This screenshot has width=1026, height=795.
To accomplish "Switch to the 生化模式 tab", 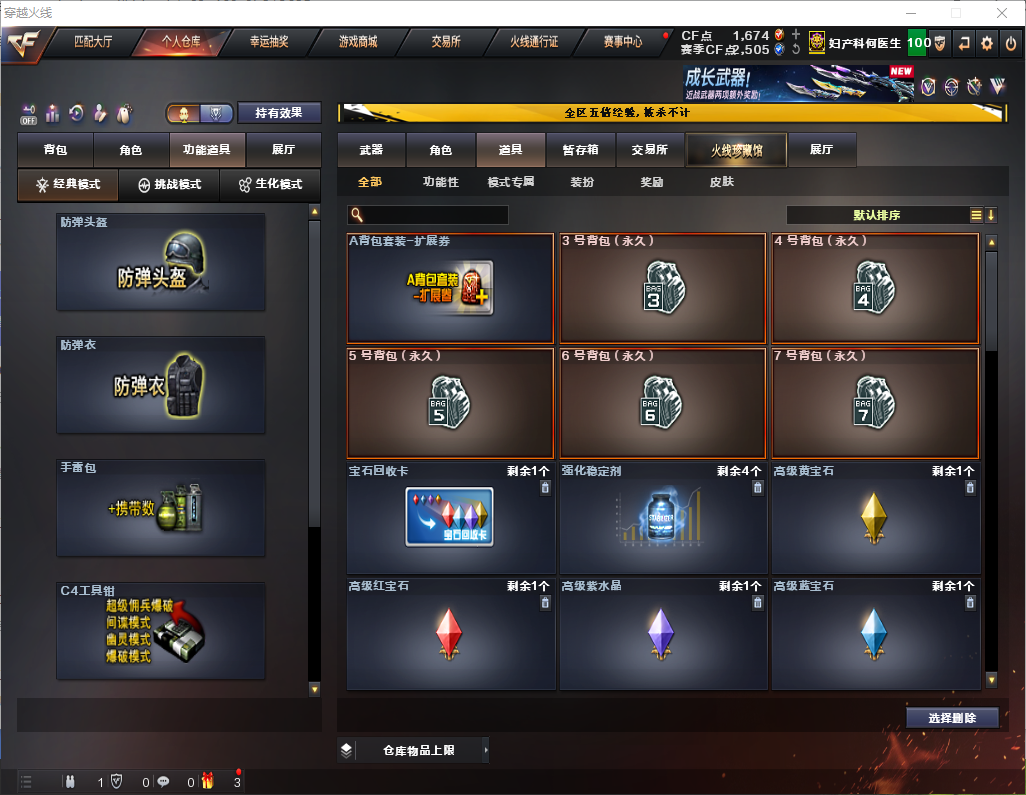I will pyautogui.click(x=270, y=185).
